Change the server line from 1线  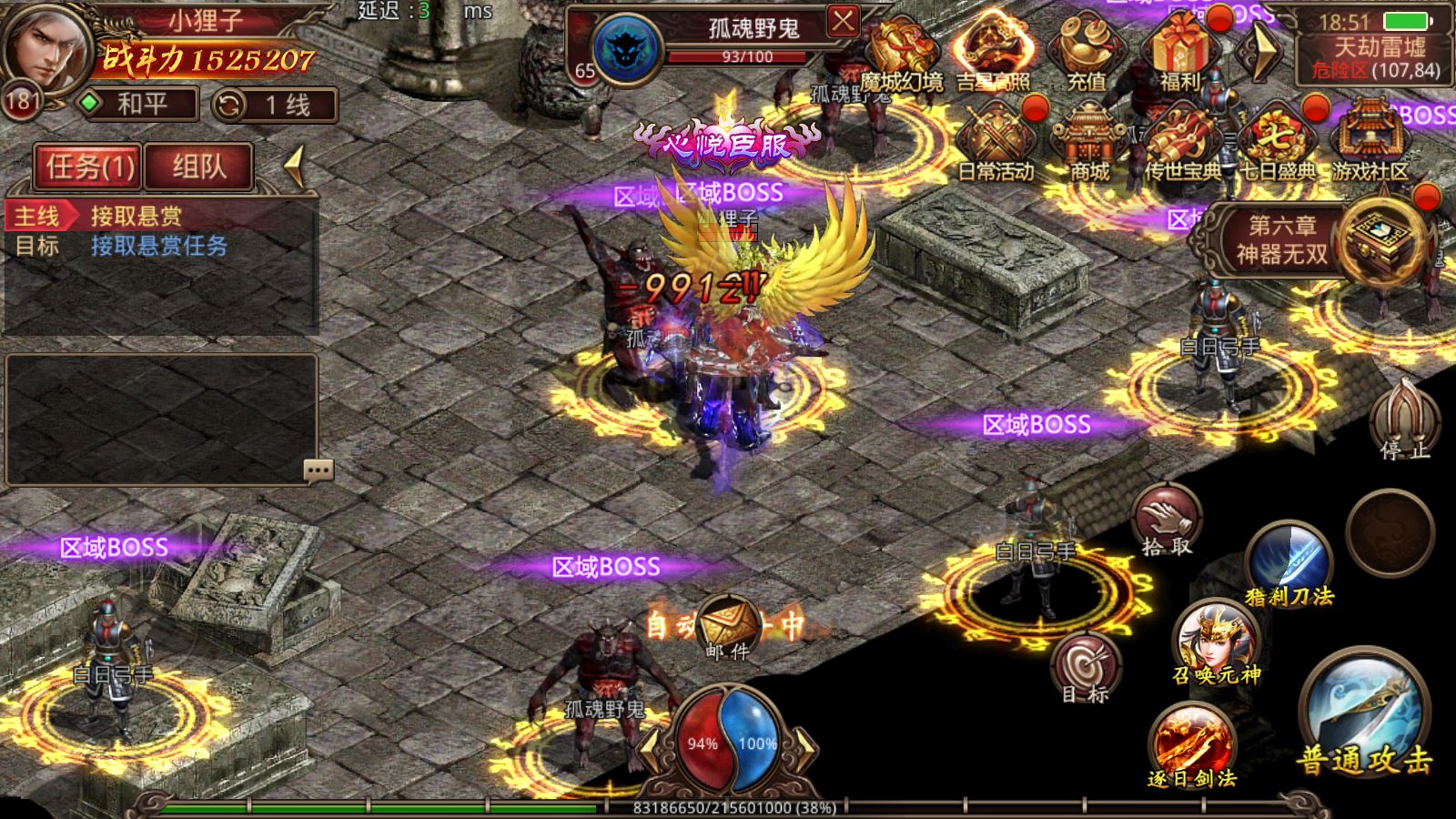click(x=275, y=105)
